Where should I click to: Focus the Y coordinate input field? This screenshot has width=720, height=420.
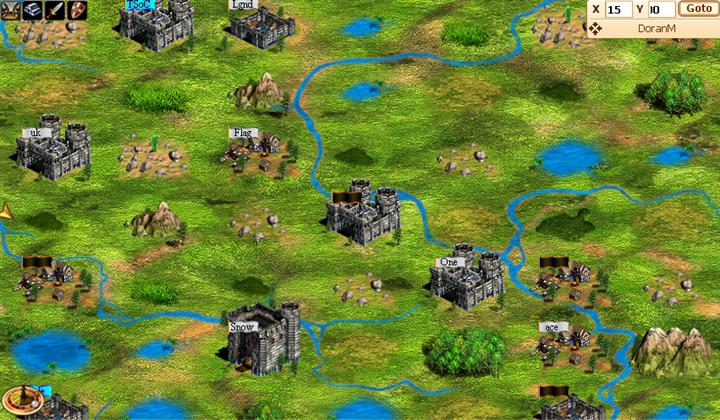(659, 9)
